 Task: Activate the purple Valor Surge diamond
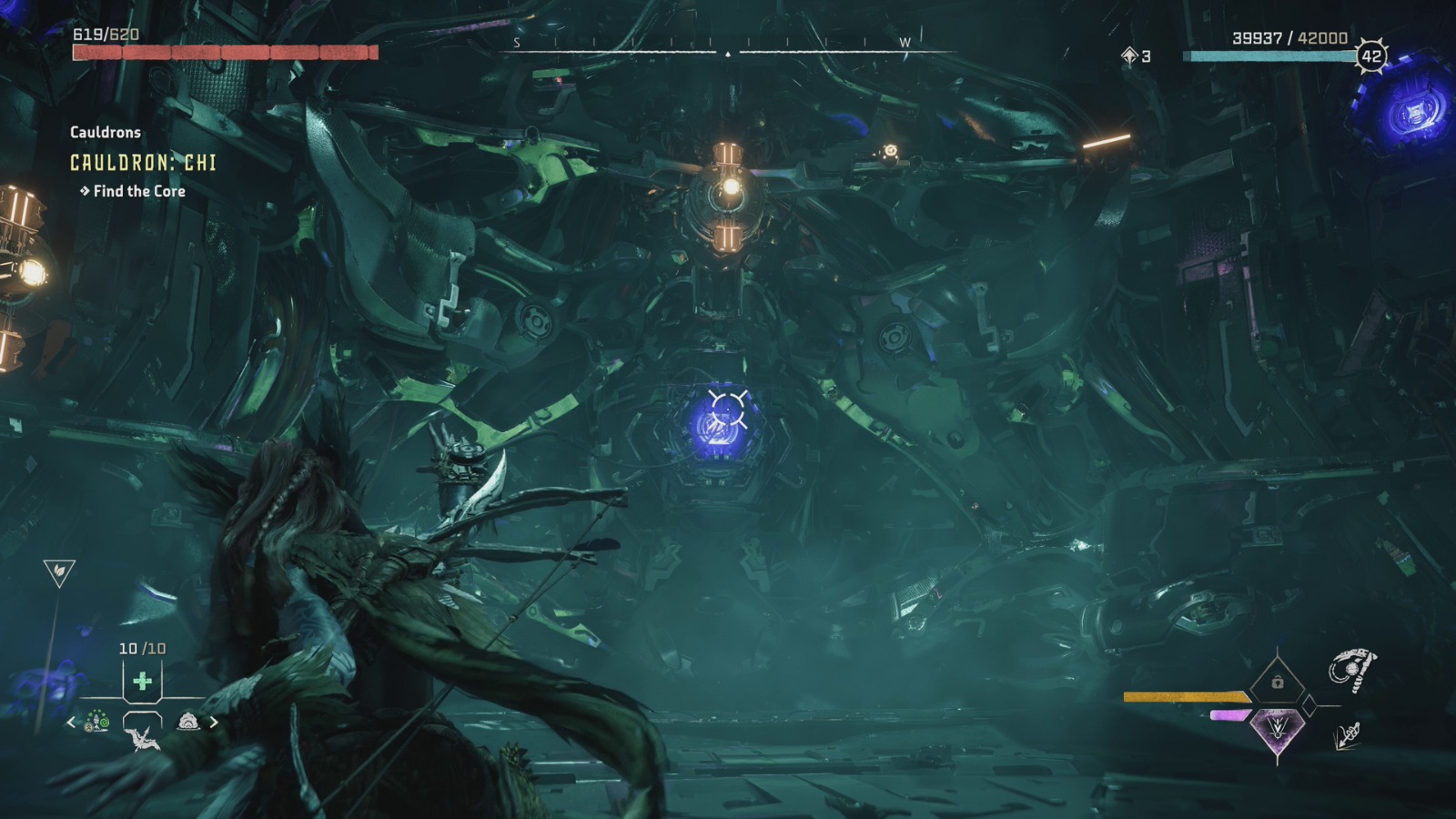1277,729
